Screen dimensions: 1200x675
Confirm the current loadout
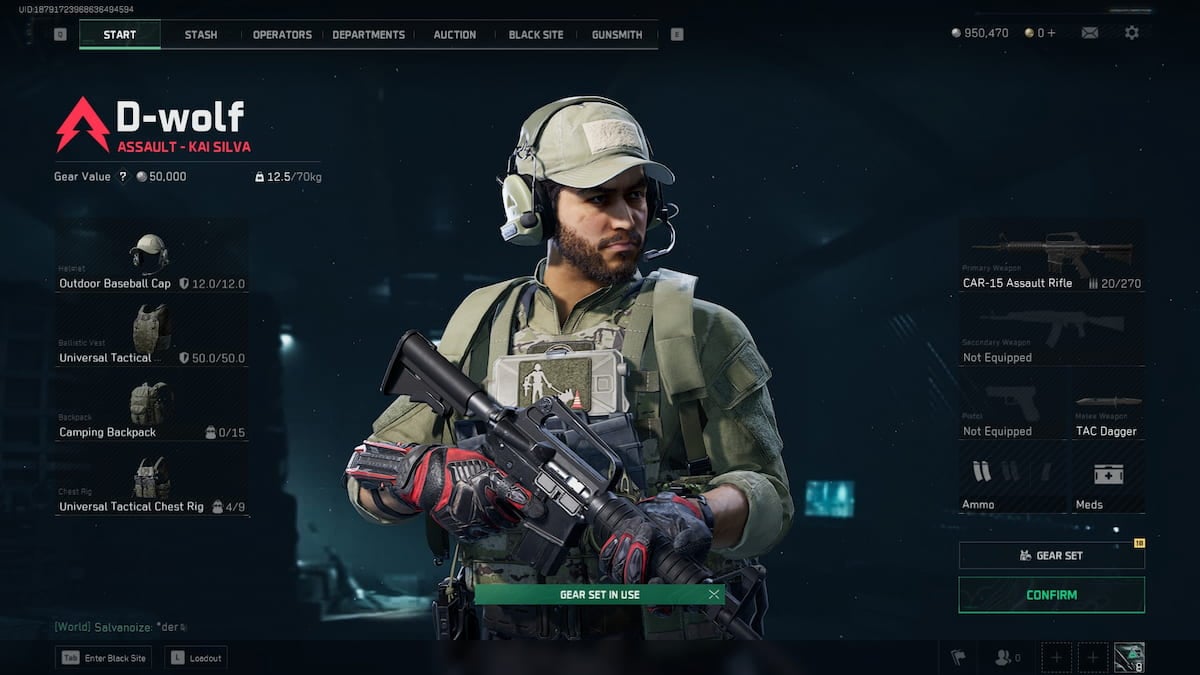(x=1051, y=595)
